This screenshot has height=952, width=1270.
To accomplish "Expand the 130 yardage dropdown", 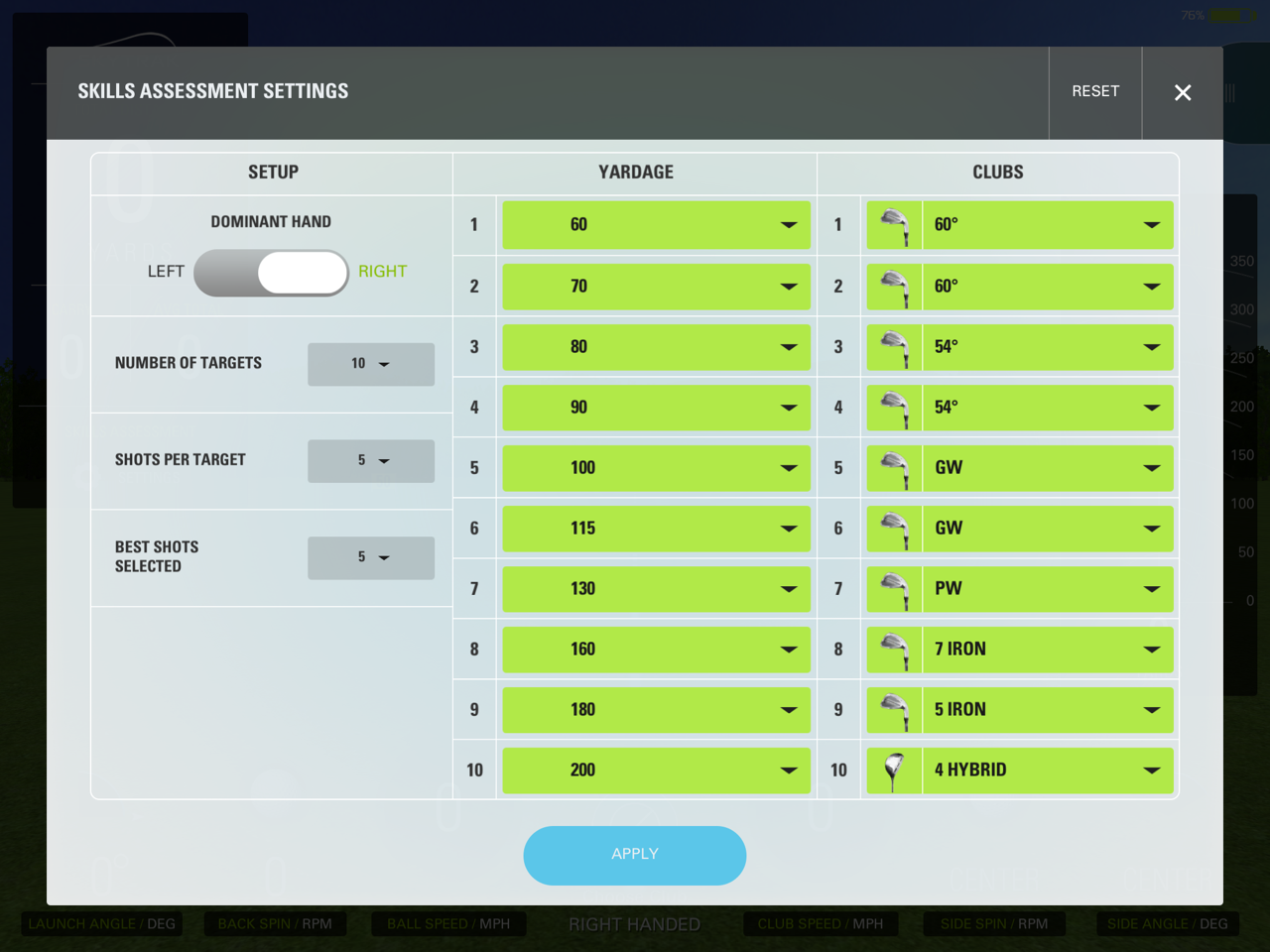I will click(x=656, y=589).
